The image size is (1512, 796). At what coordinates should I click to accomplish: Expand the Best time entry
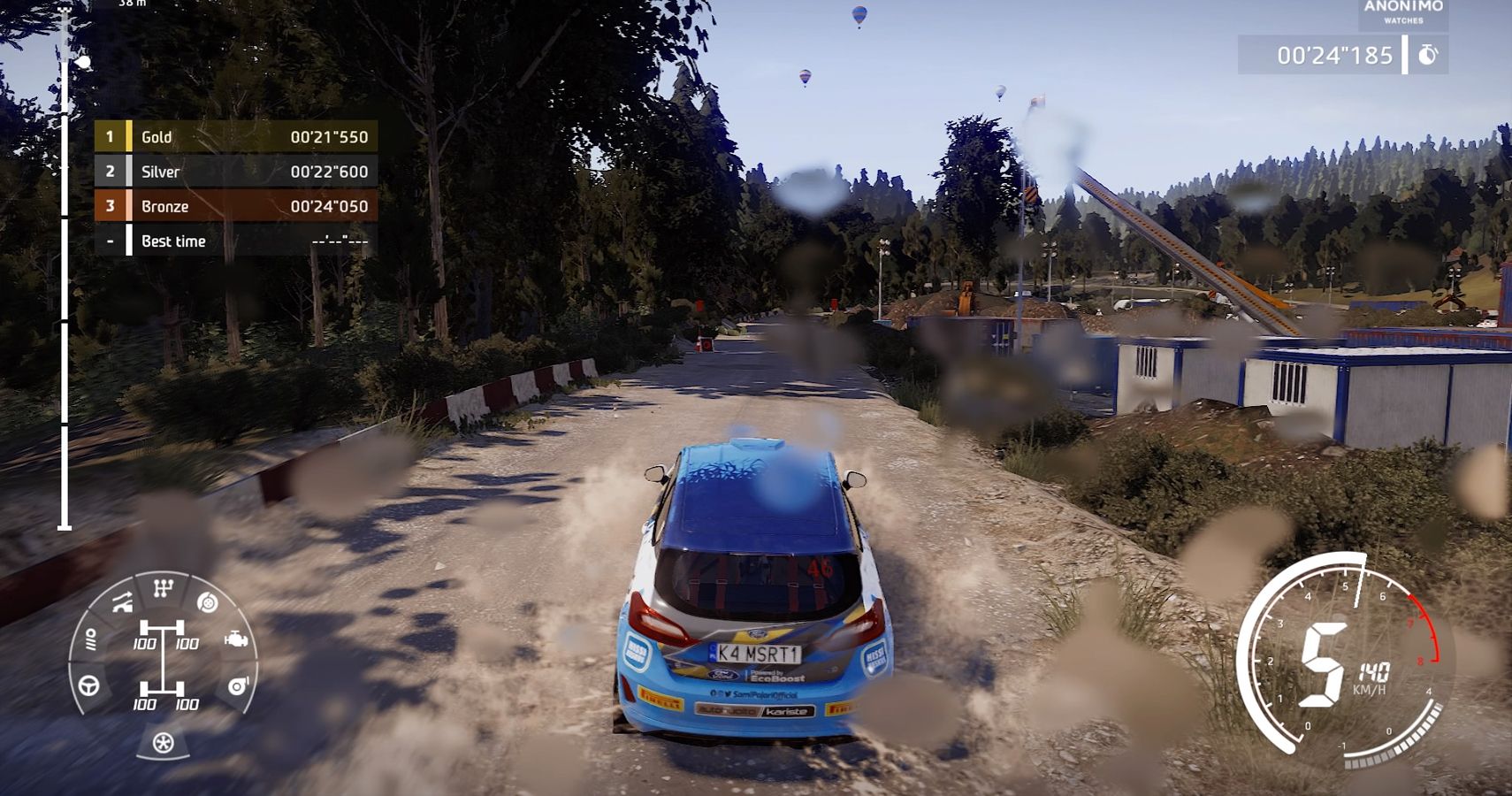[239, 241]
